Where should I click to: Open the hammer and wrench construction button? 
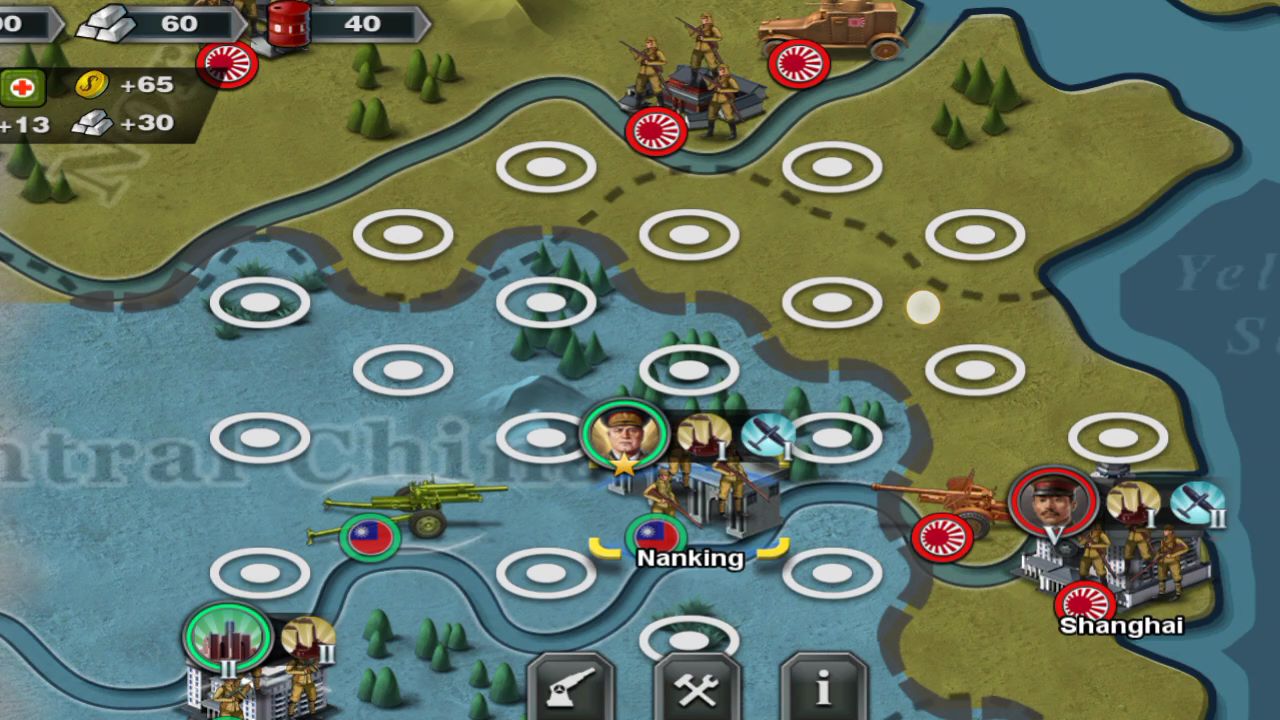[x=697, y=688]
